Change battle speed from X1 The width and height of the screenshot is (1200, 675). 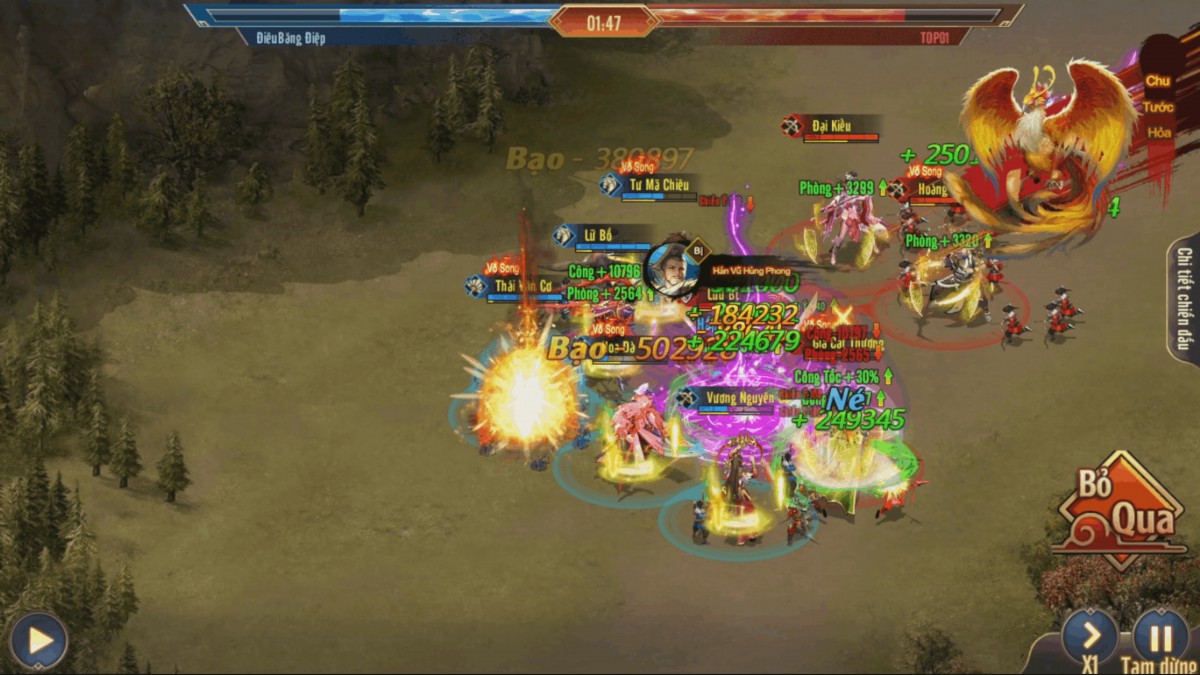coord(1090,636)
